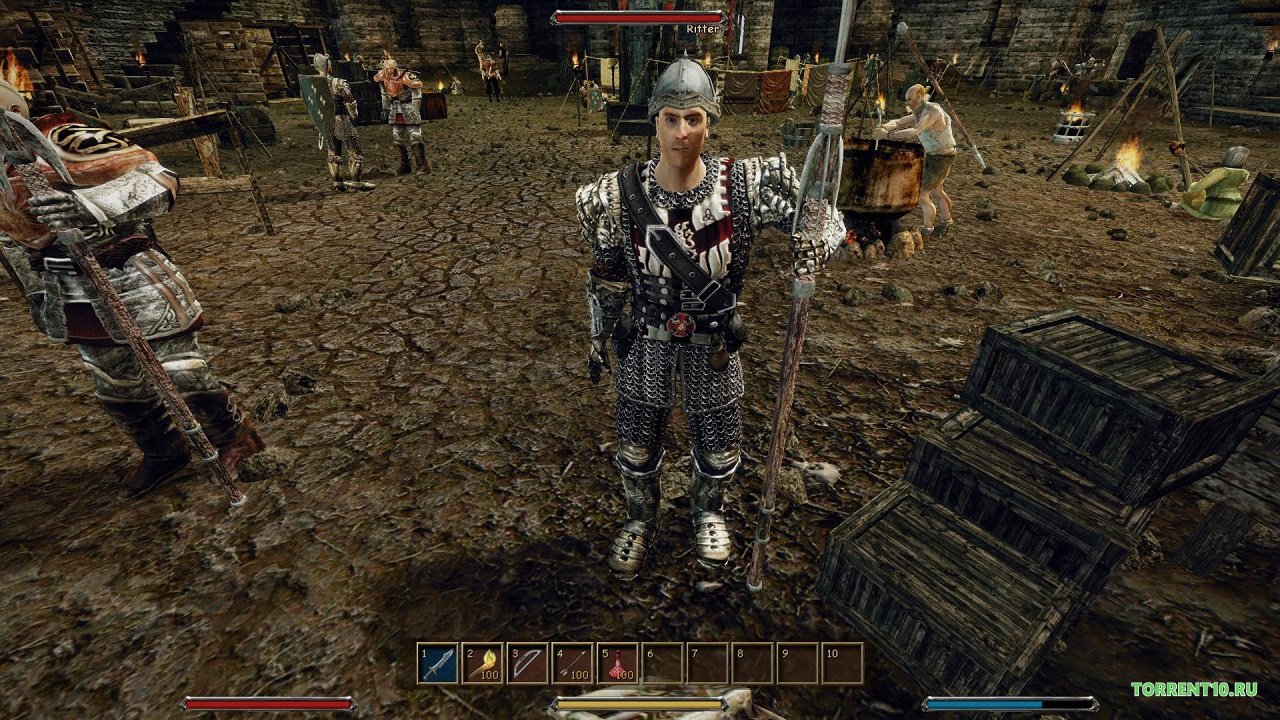
Task: Use the red health potion slot
Action: 618,663
